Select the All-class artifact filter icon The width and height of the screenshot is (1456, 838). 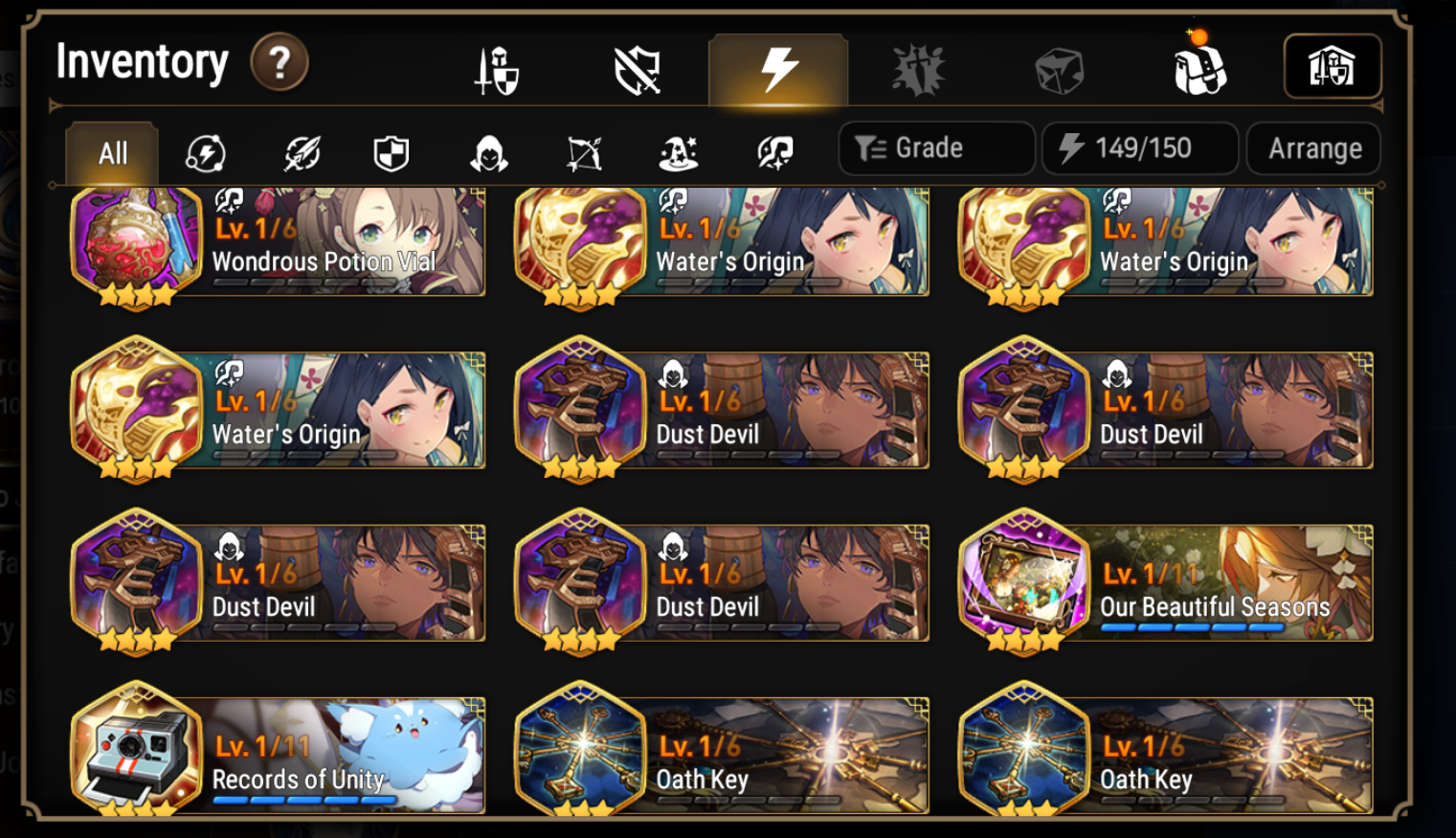pos(206,151)
